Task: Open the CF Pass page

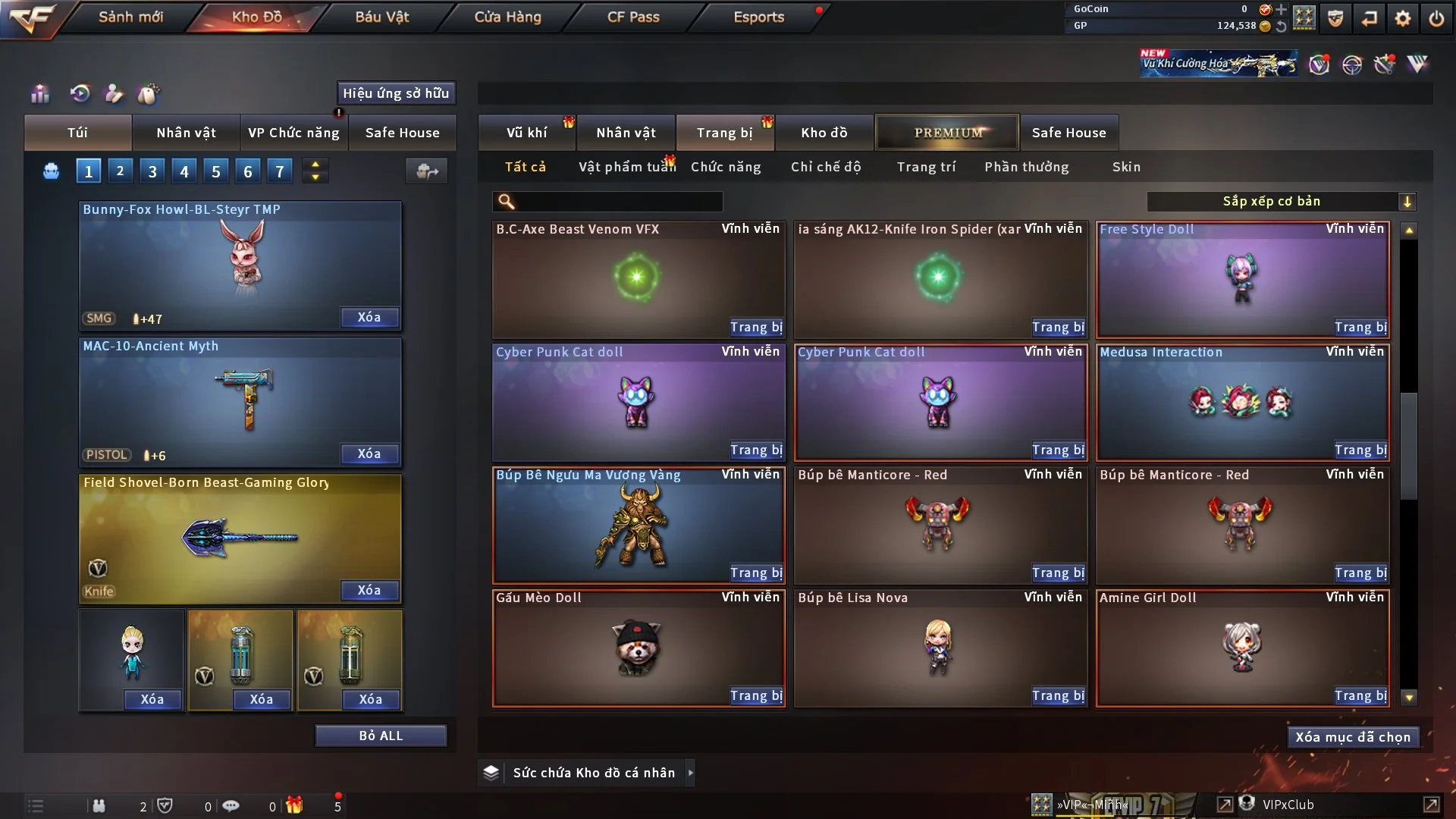Action: pos(633,17)
